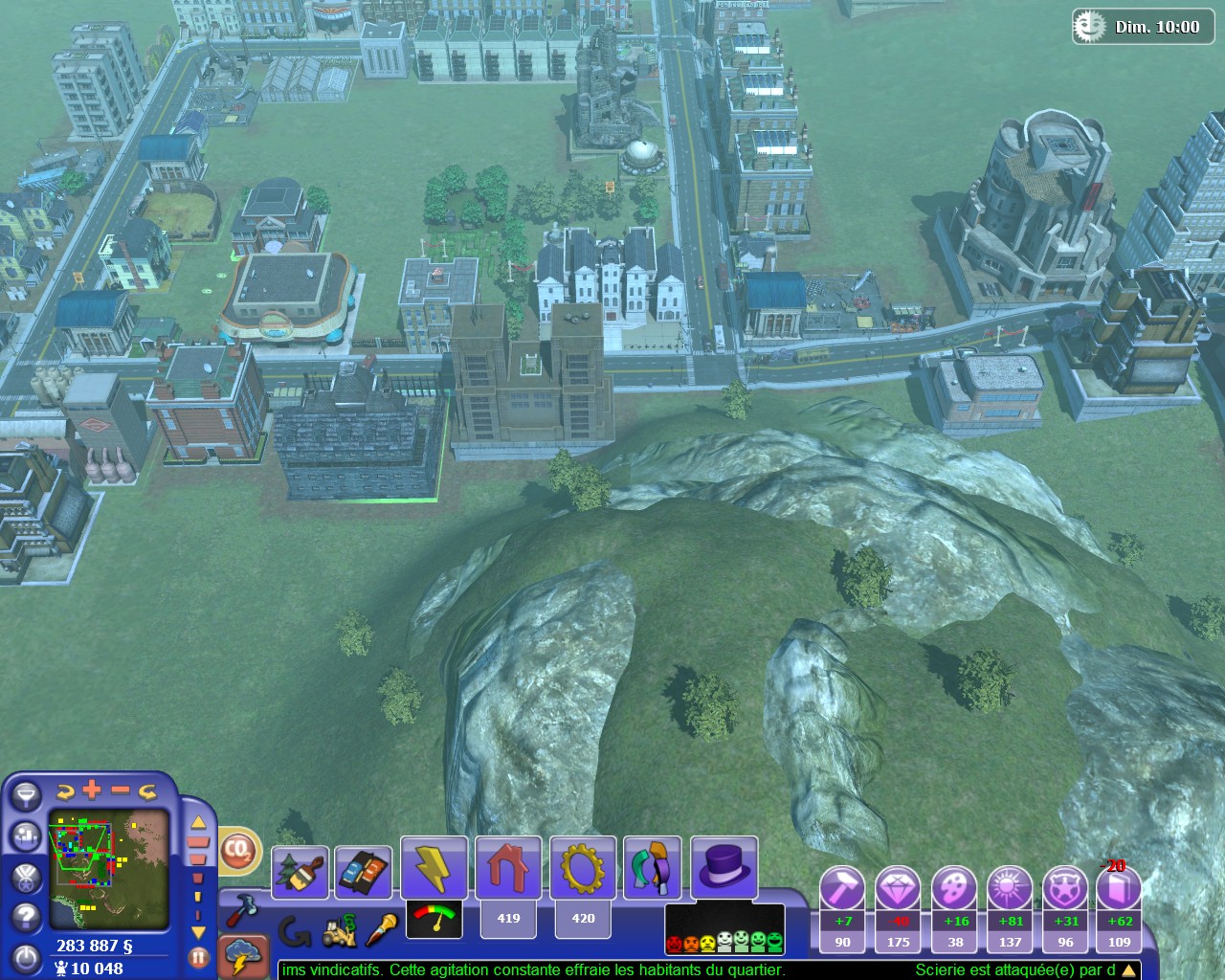Viewport: 1225px width, 980px height.
Task: Zoom out with the orange minus button
Action: 120,790
